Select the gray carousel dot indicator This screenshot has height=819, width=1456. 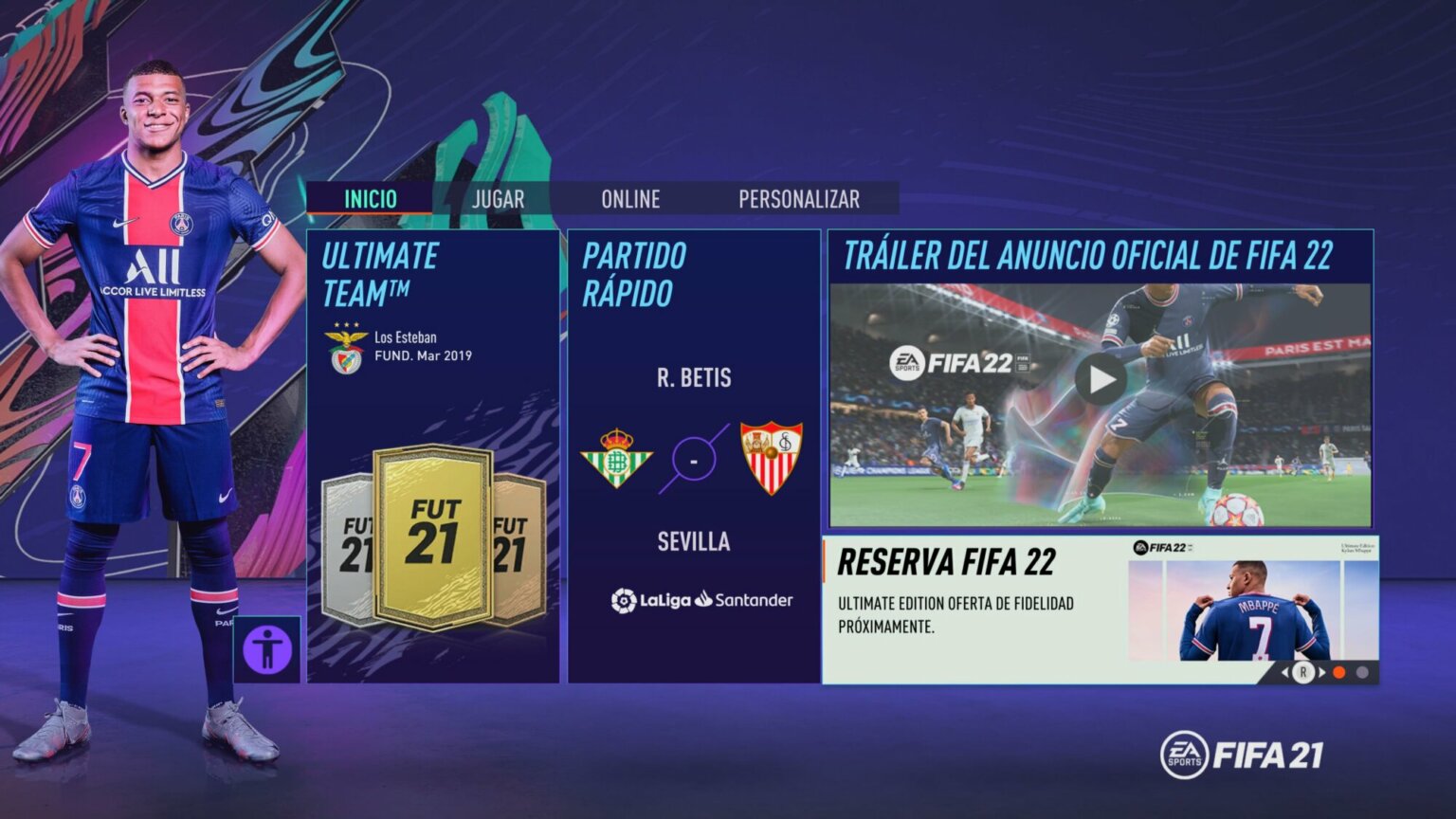tap(1361, 671)
